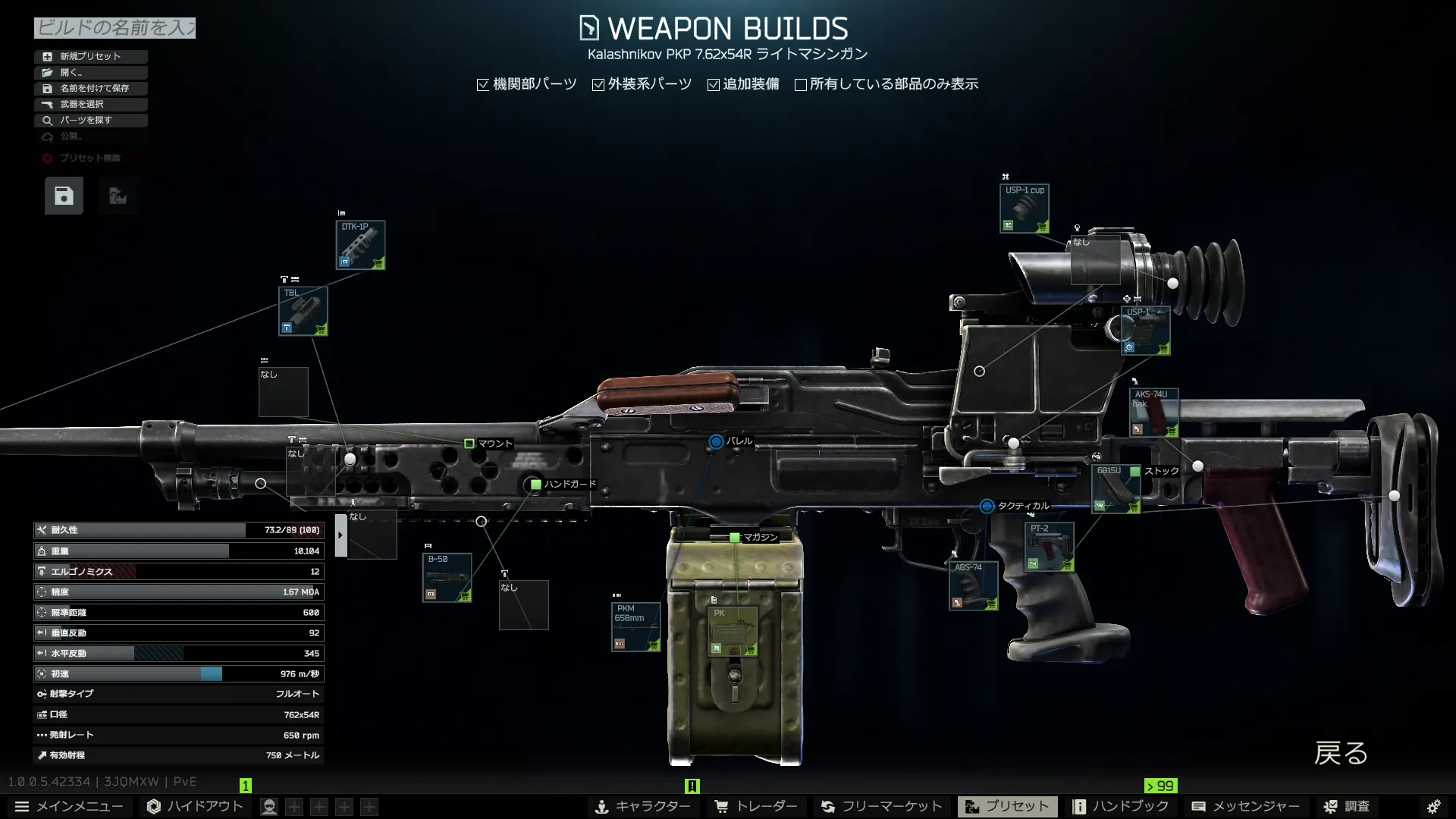The image size is (1456, 819).
Task: Choose 武器を選択 to select weapon
Action: [90, 104]
